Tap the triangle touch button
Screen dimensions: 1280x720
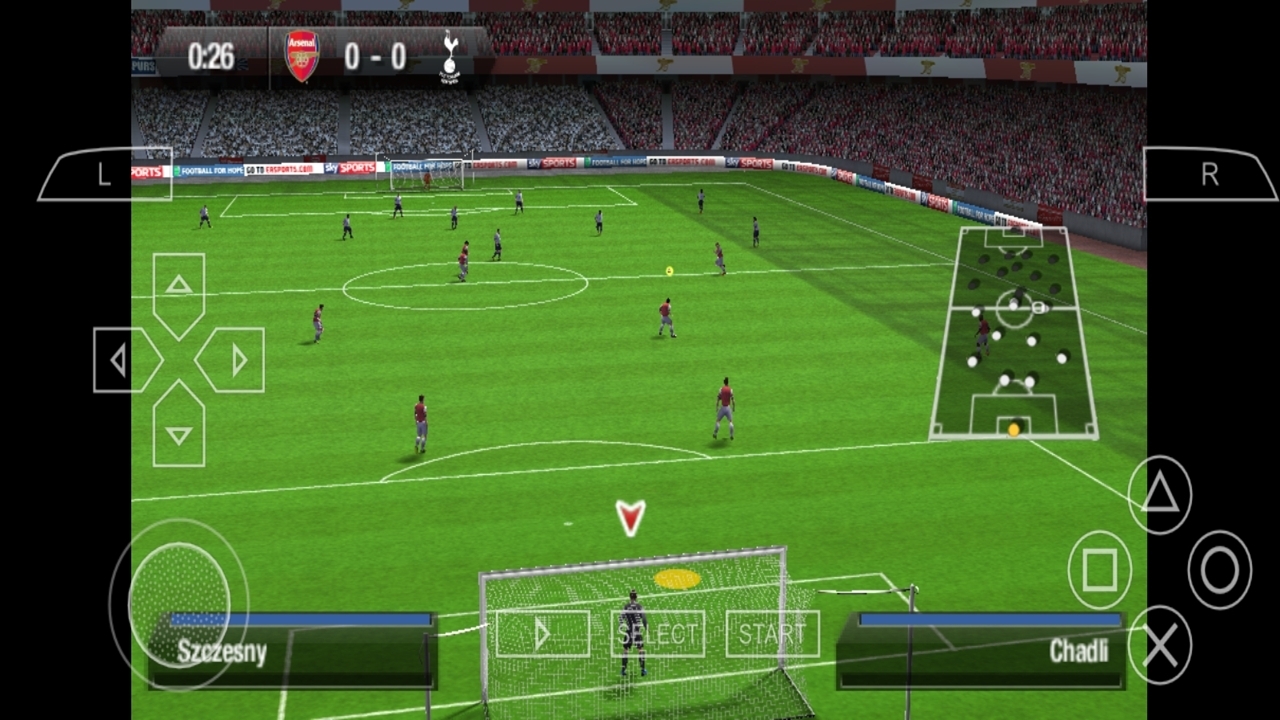click(1160, 494)
